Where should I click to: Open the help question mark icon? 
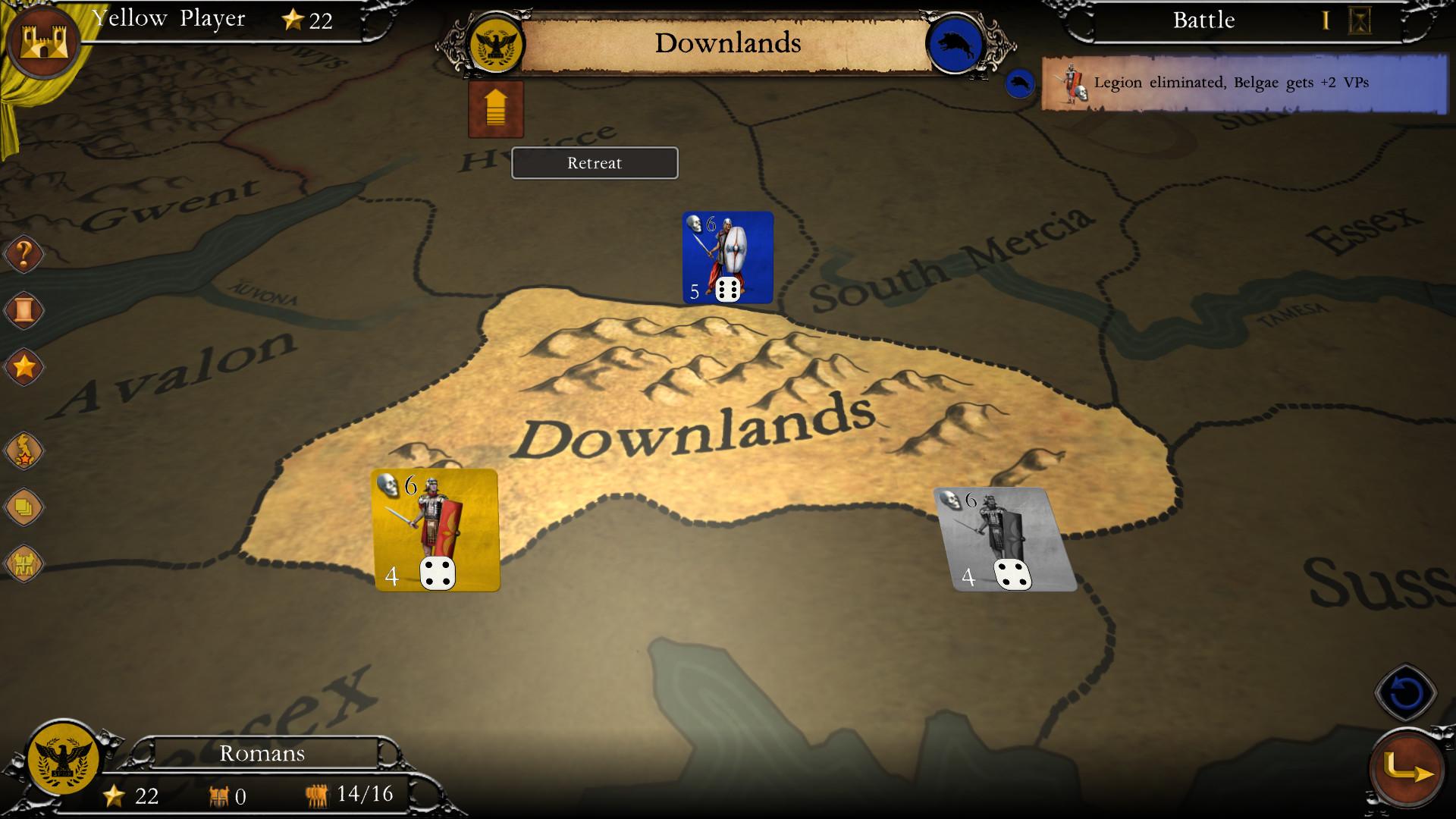click(24, 255)
